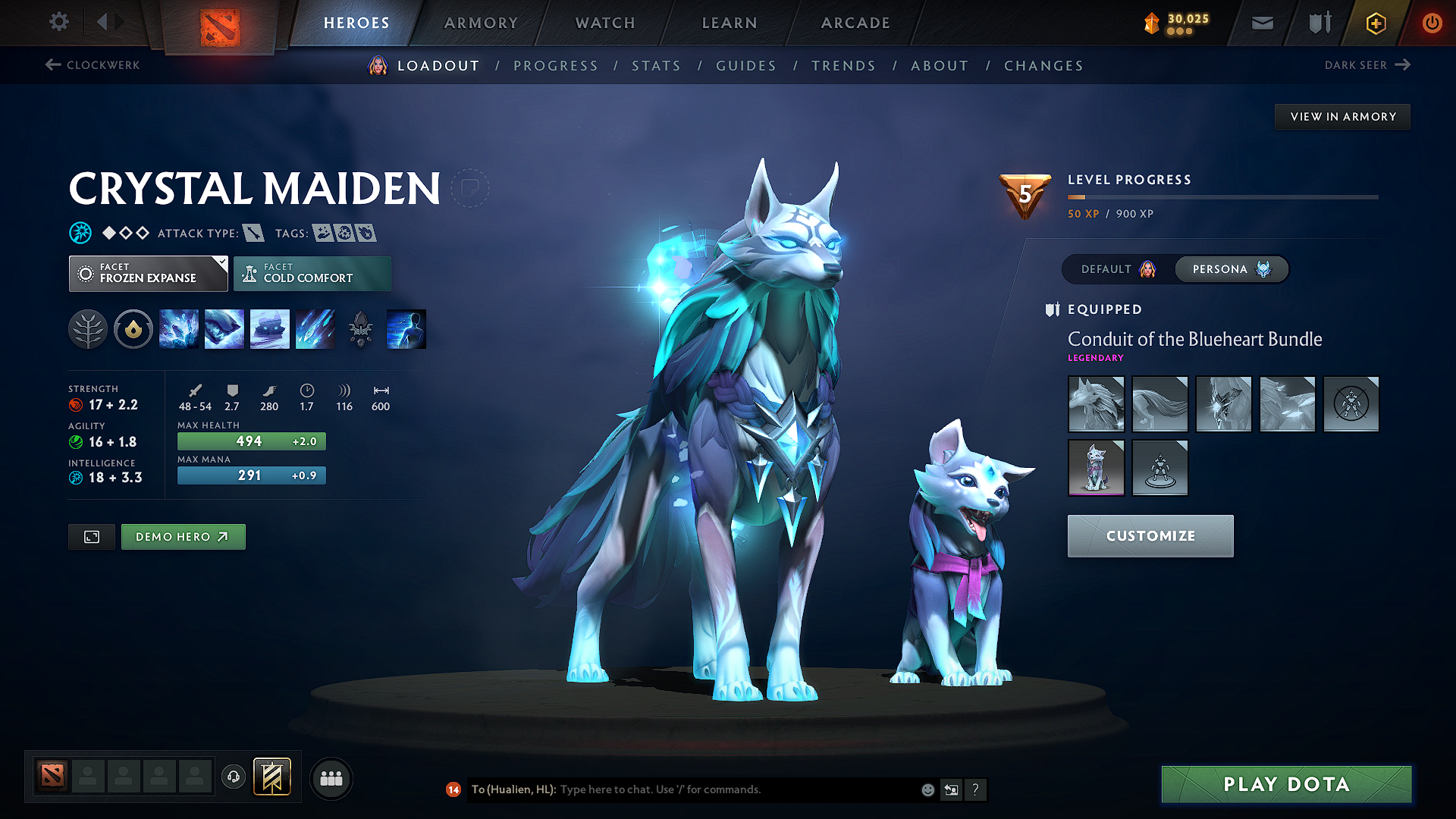
Task: Choose the Frozen Expanse facet
Action: pos(148,274)
